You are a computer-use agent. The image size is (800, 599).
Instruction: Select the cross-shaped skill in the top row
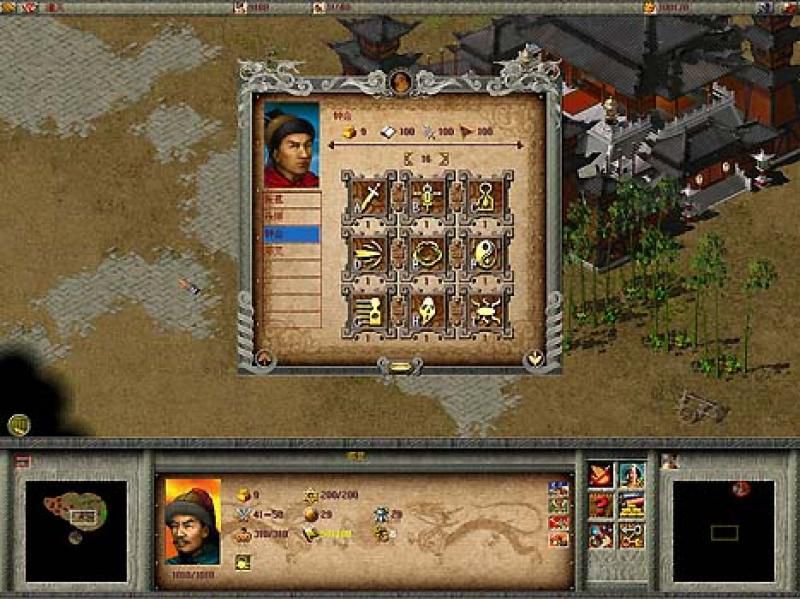(426, 195)
